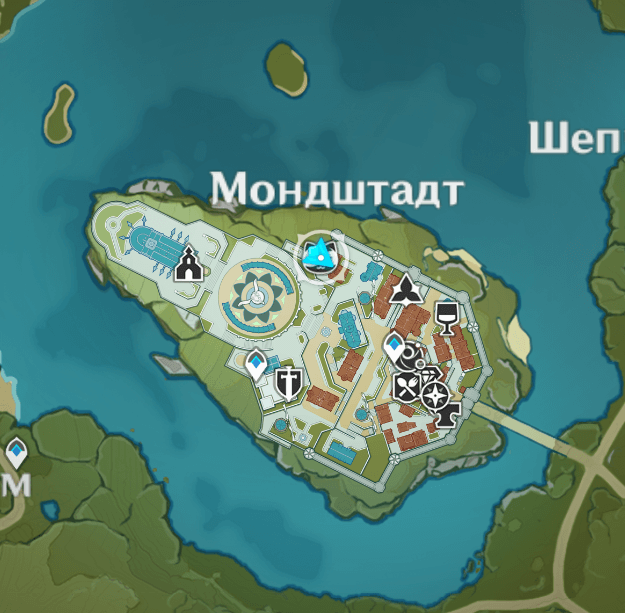625x613 pixels.
Task: Click the glowing blue arrow marker
Action: tap(319, 256)
